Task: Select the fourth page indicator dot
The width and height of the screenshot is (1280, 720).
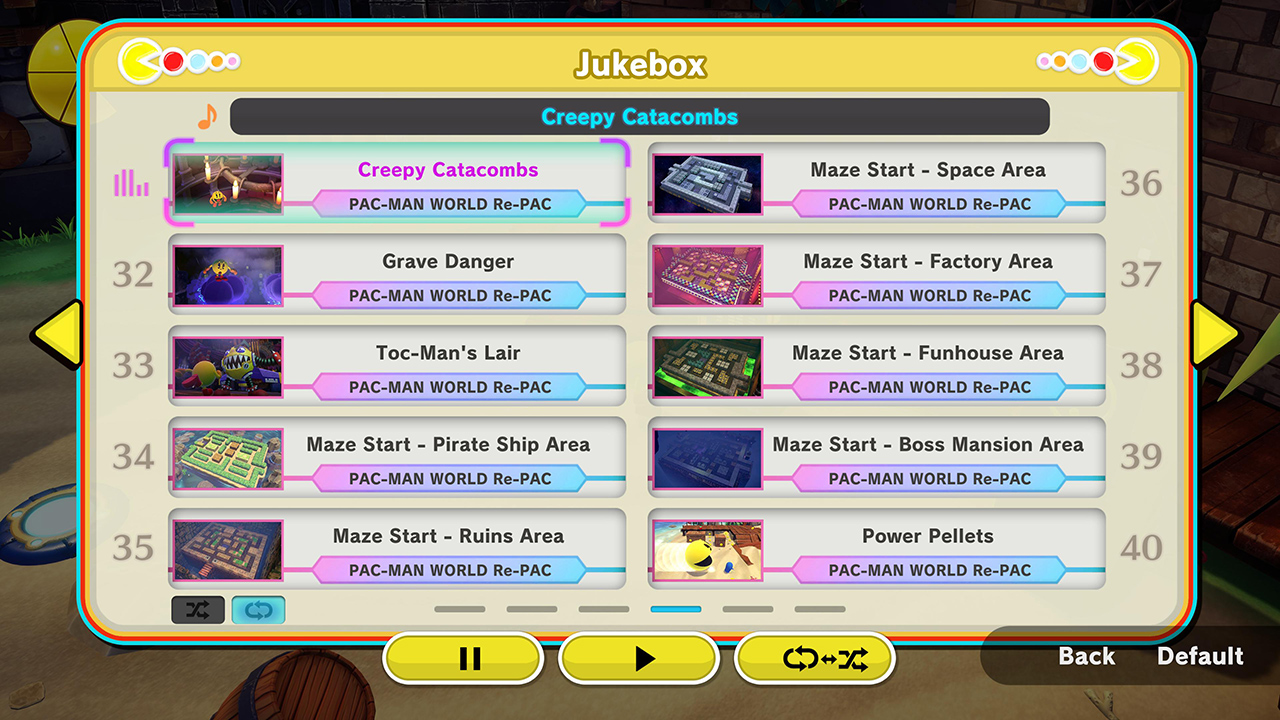Action: coord(675,609)
